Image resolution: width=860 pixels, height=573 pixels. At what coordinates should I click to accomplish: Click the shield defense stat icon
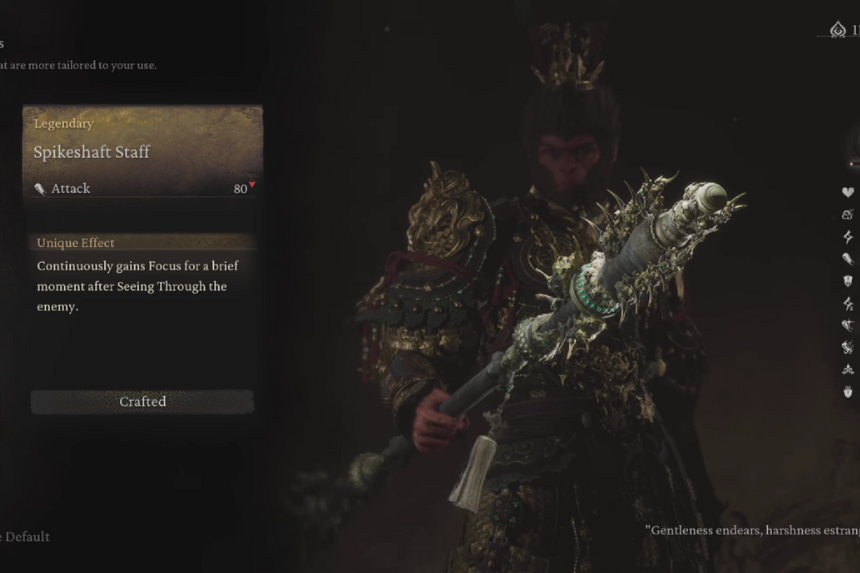pyautogui.click(x=848, y=281)
